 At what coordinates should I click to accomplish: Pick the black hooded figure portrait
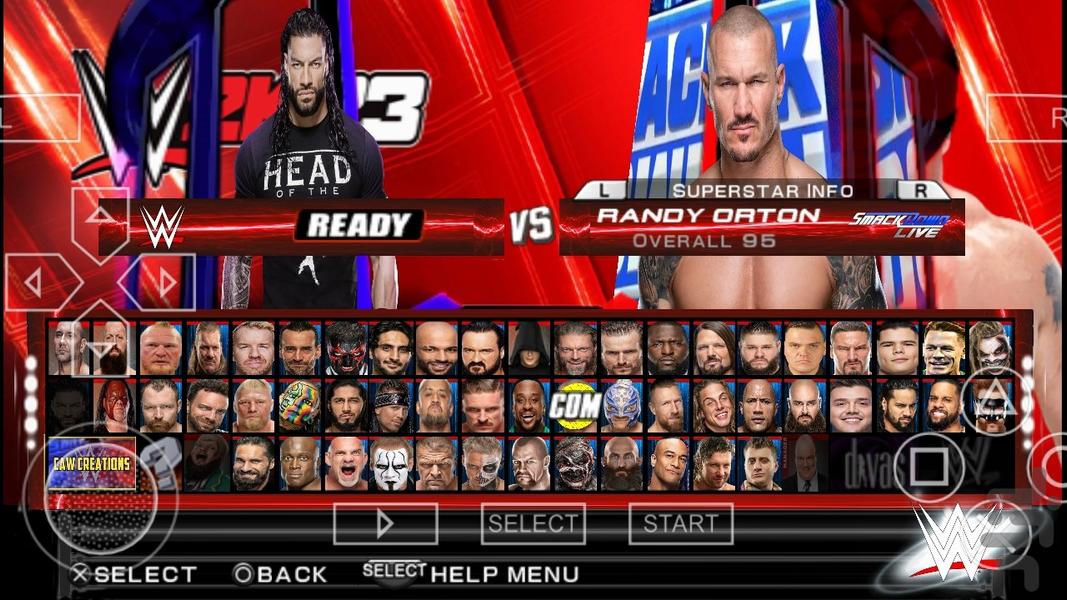(x=529, y=347)
